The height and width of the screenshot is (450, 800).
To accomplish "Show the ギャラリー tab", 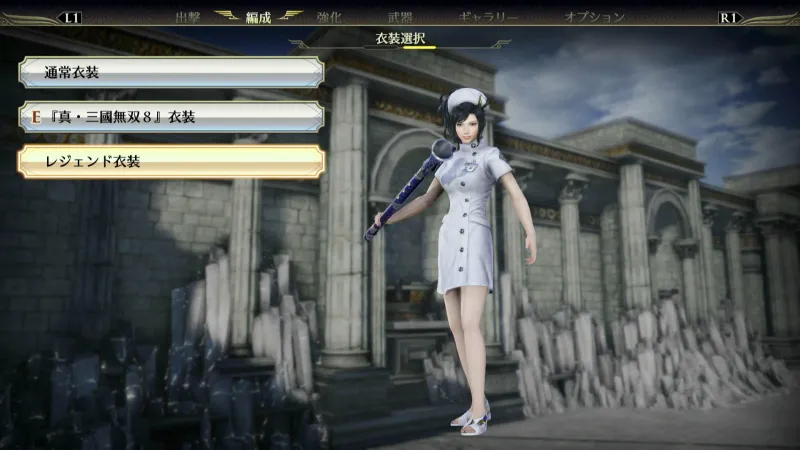I will click(488, 17).
